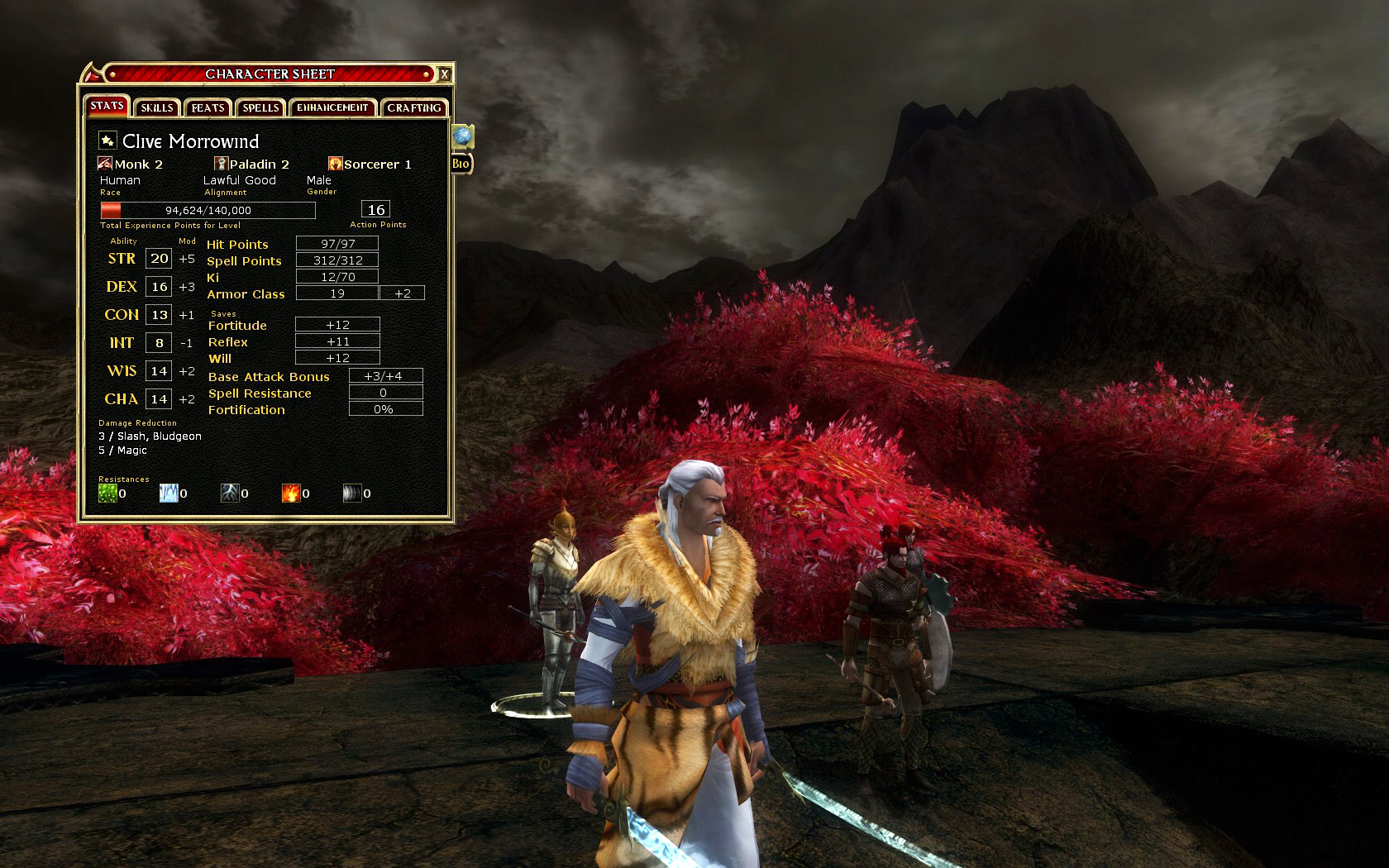This screenshot has width=1389, height=868.
Task: Open the Bio side tab
Action: 461,164
